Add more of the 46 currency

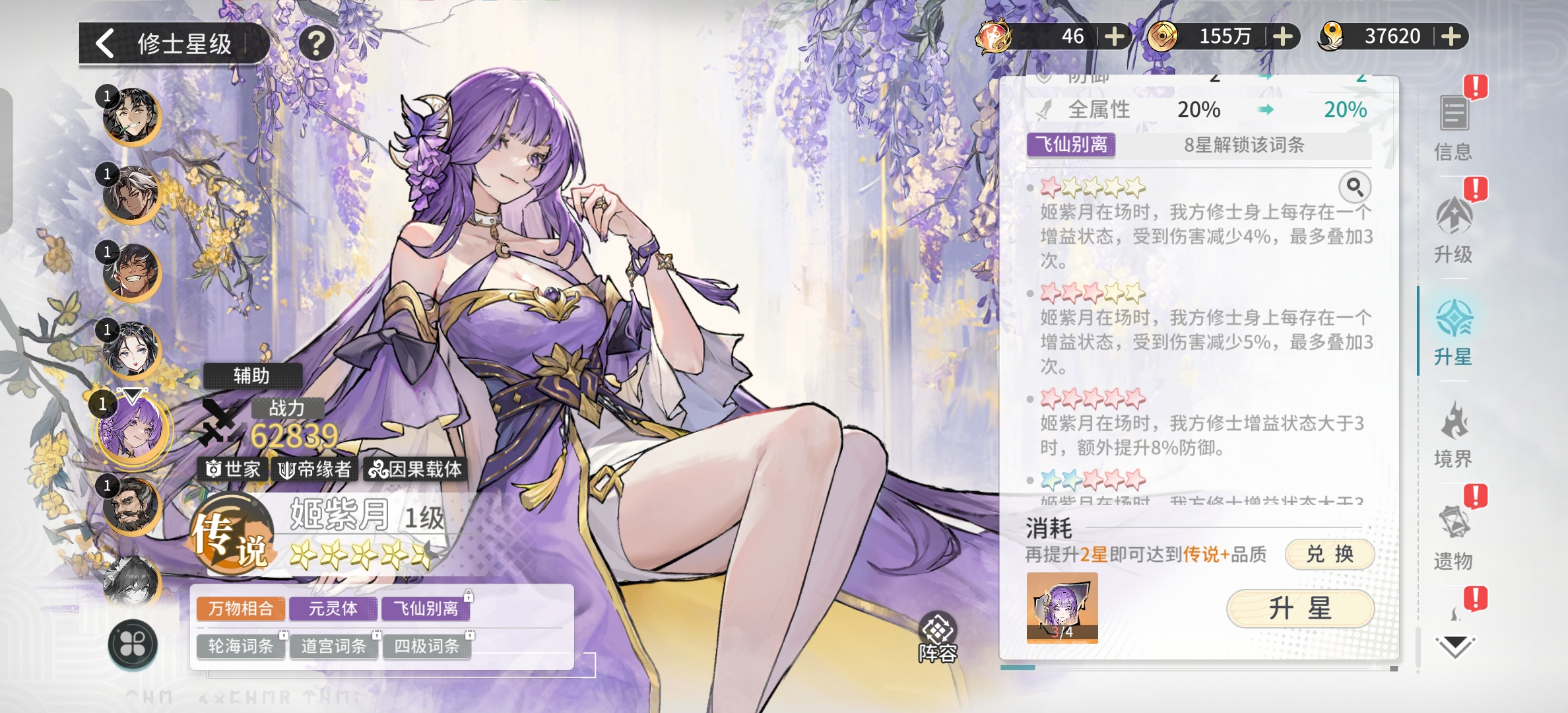[x=1114, y=36]
